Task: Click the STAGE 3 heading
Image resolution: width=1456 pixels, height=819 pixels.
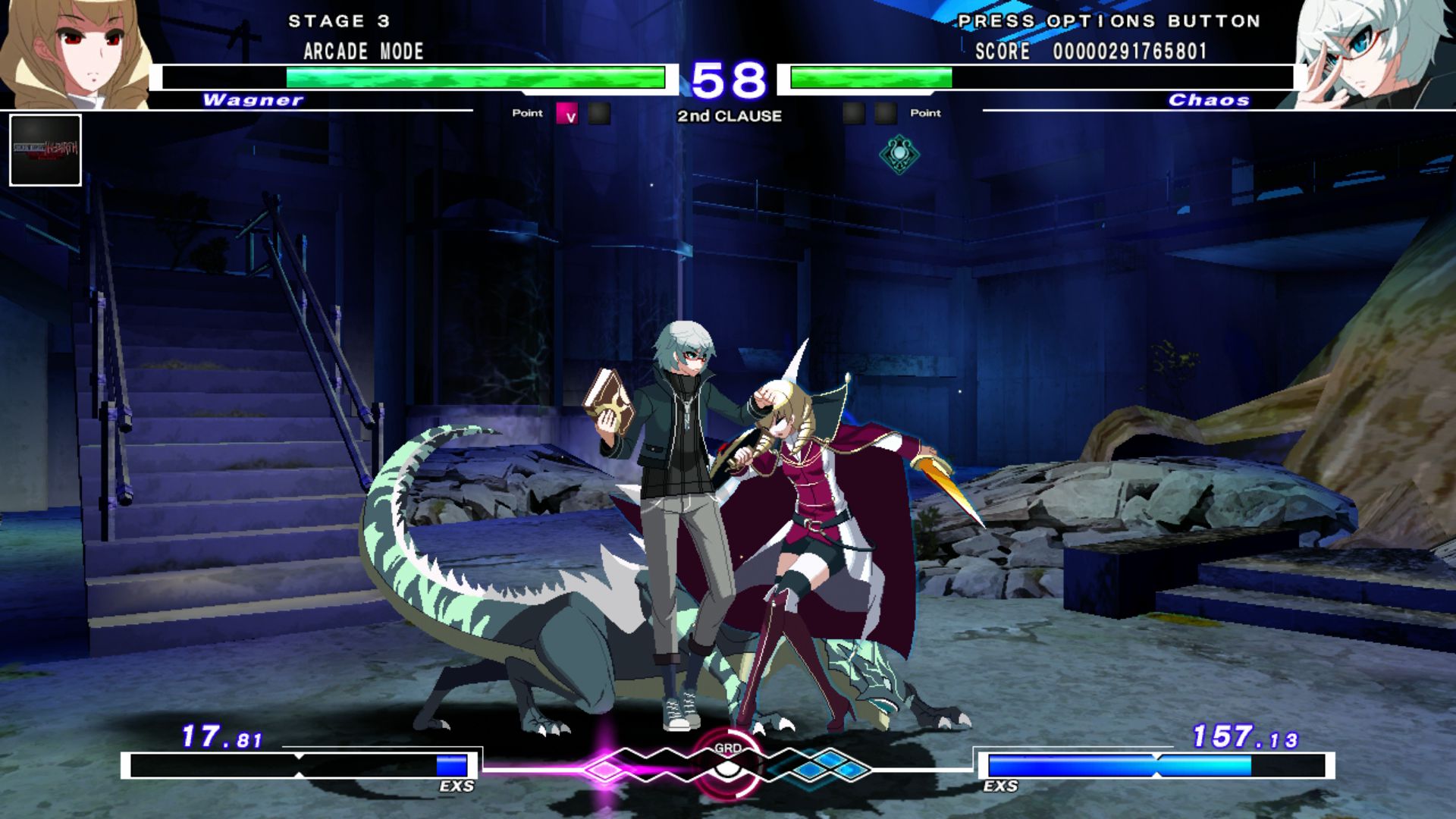Action: coord(339,21)
